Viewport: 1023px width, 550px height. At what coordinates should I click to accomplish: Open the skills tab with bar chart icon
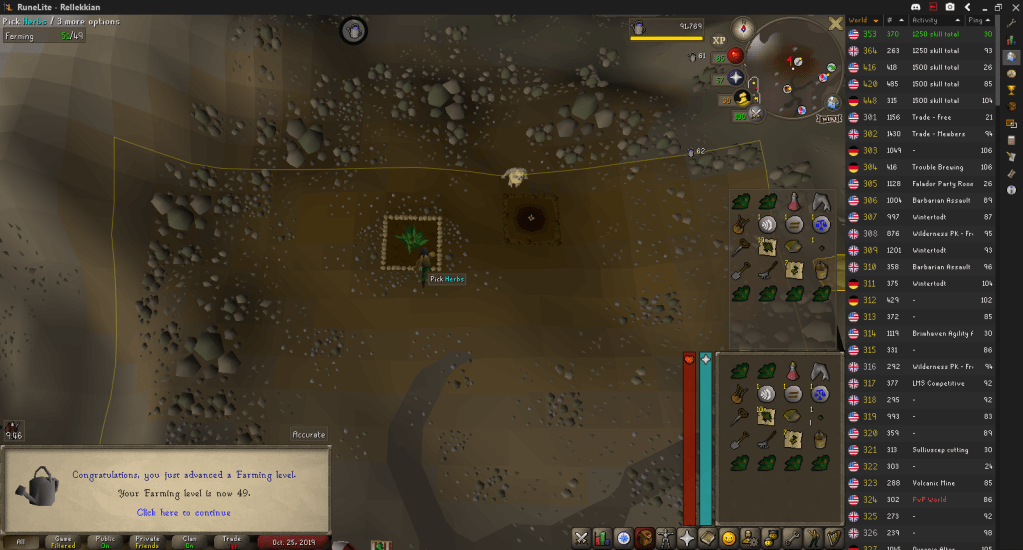tap(602, 538)
